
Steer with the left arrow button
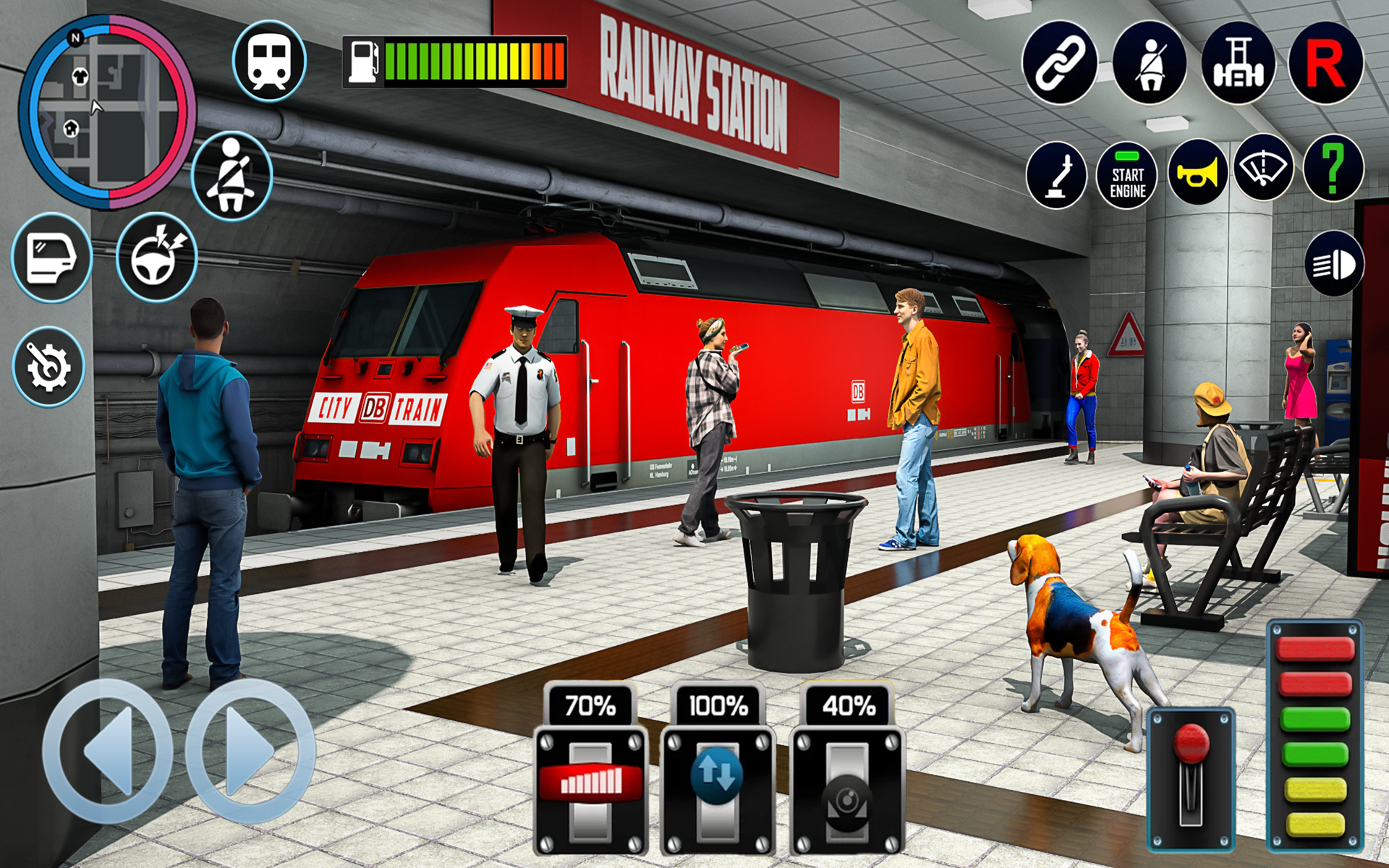point(107,751)
